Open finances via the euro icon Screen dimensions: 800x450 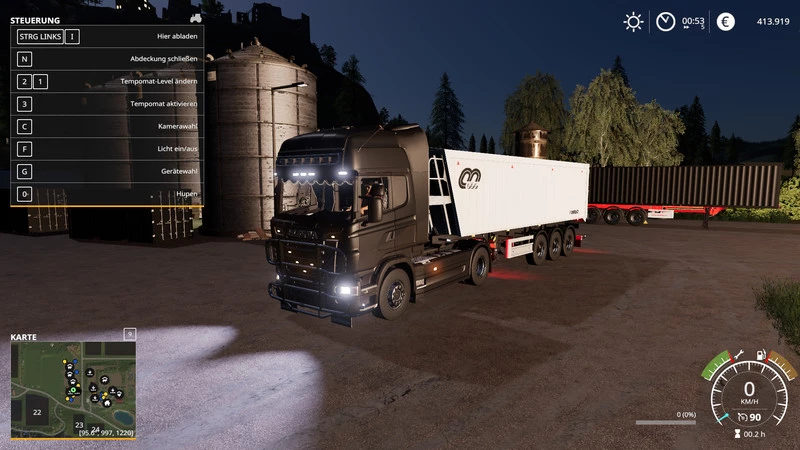tap(726, 22)
